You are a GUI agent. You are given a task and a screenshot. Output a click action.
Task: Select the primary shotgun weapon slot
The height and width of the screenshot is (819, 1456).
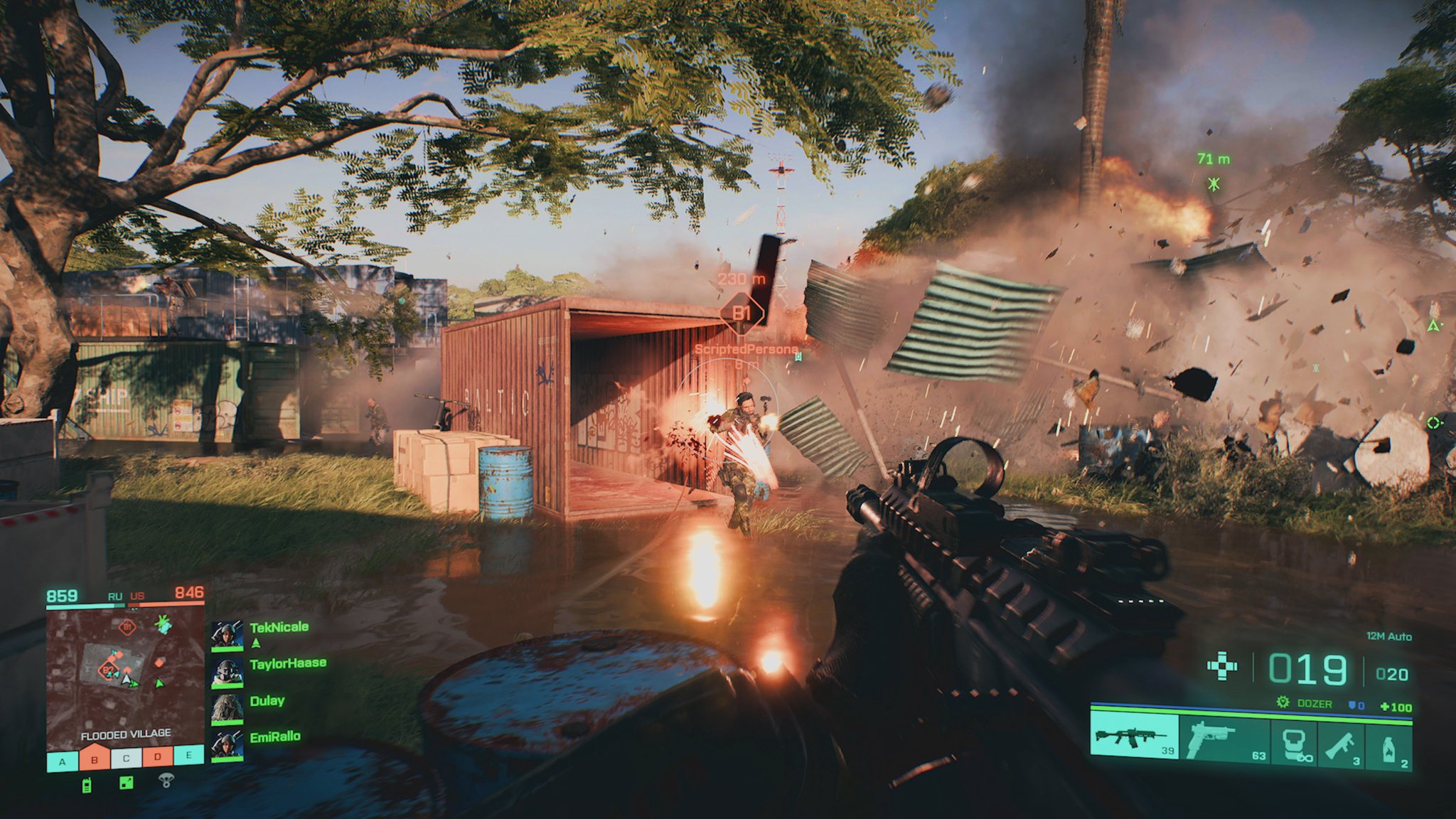click(1135, 737)
